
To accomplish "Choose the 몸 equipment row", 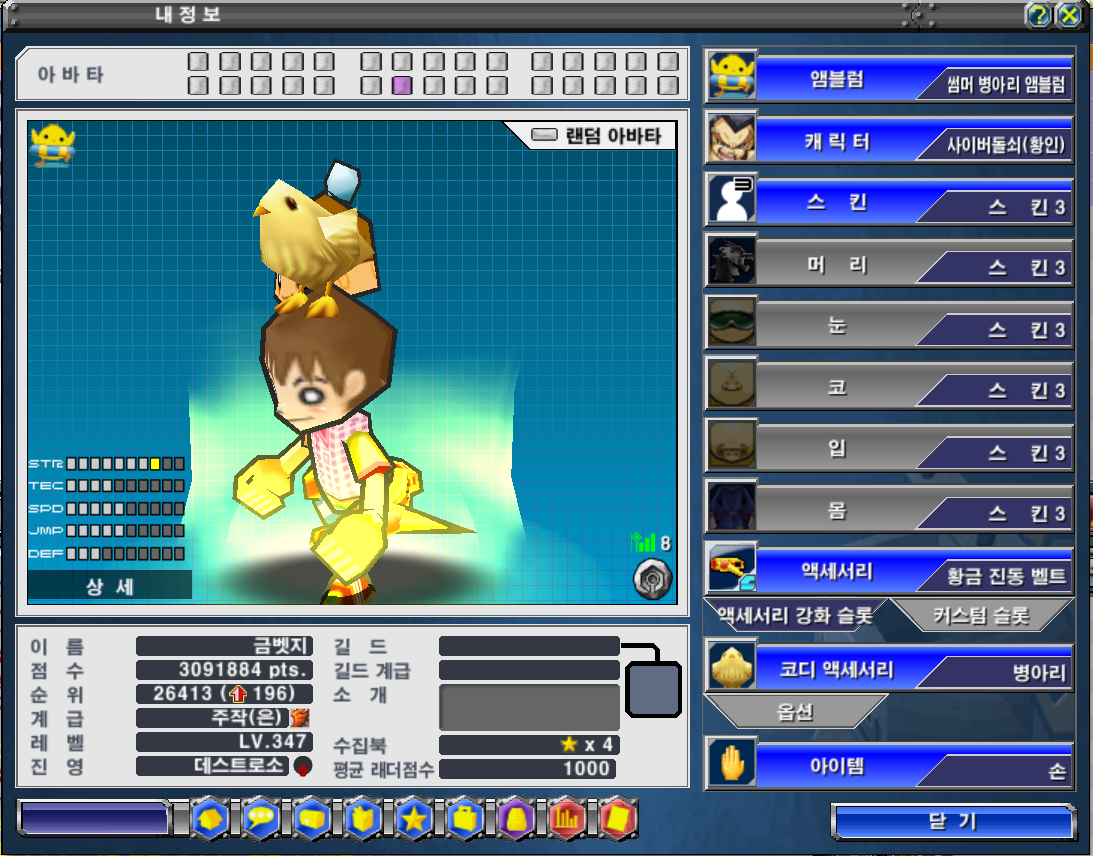I will coord(888,511).
